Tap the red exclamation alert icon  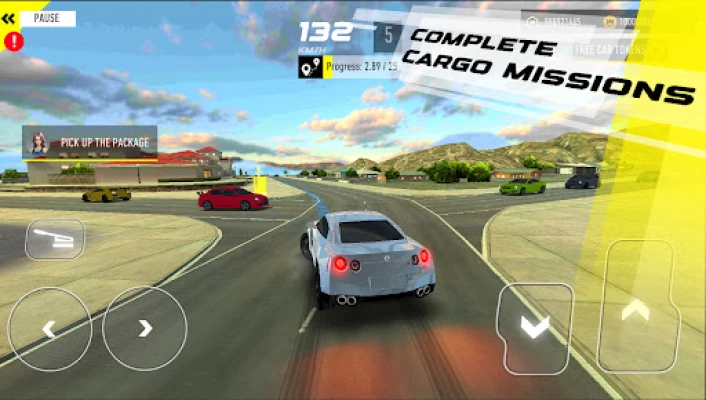click(13, 41)
